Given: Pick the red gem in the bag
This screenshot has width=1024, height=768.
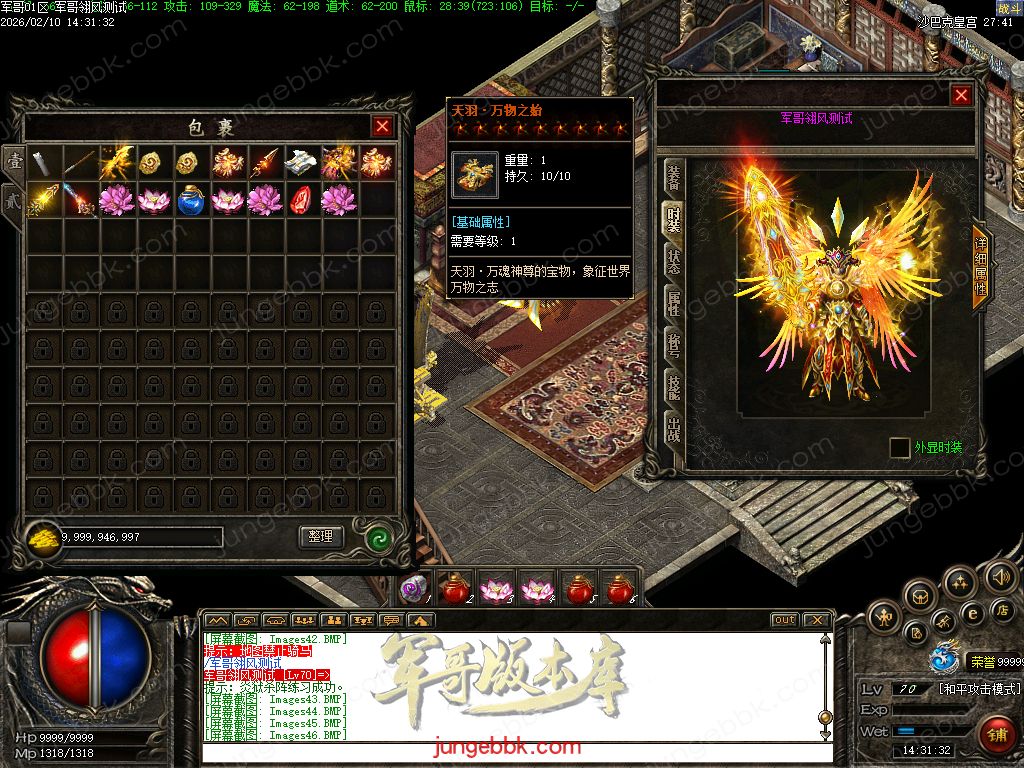Looking at the screenshot, I should point(302,200).
